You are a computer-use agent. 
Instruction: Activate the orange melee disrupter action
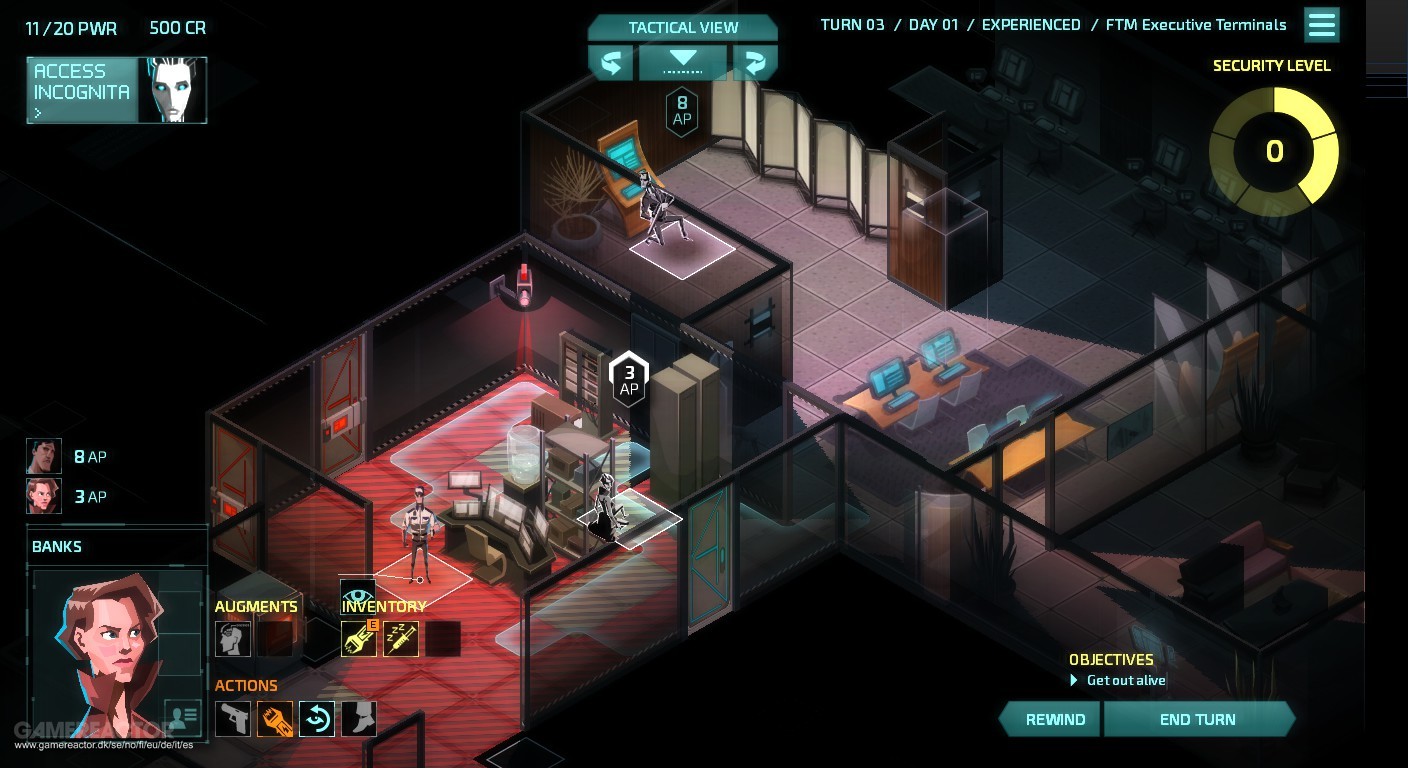275,718
